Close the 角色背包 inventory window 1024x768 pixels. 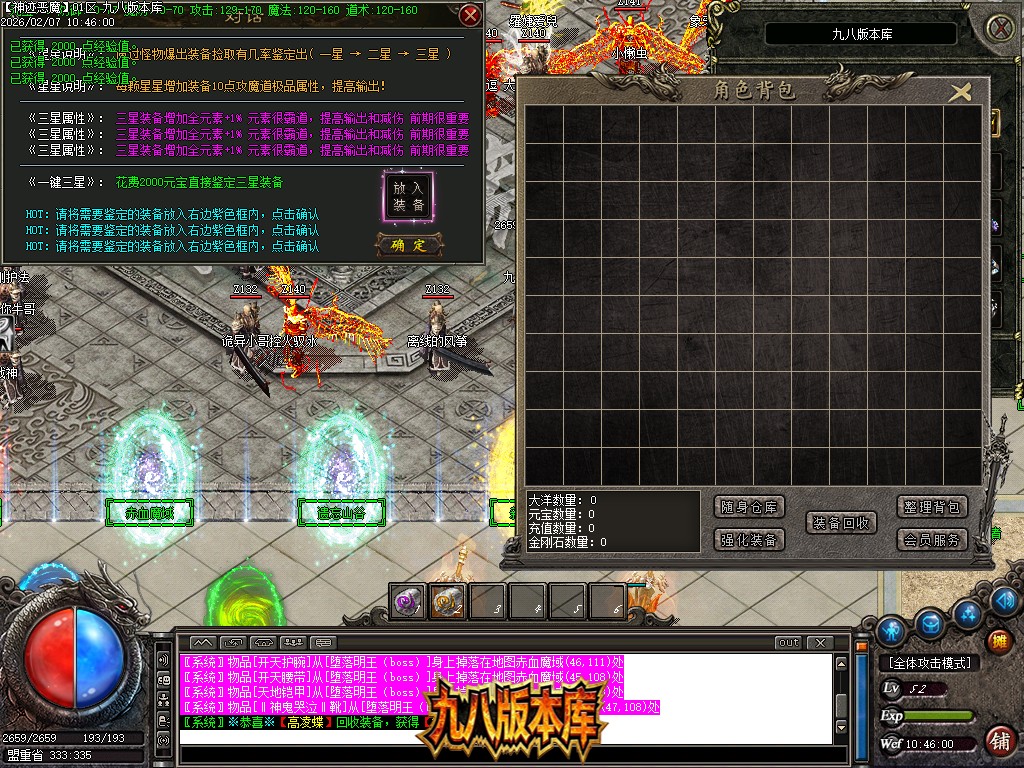click(x=960, y=93)
